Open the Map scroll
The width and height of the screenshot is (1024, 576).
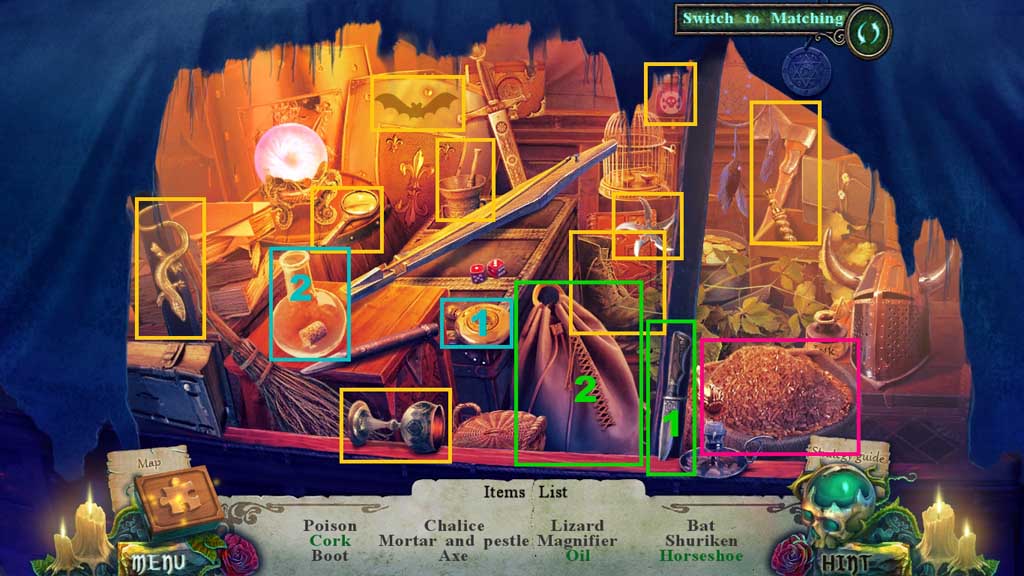point(148,463)
